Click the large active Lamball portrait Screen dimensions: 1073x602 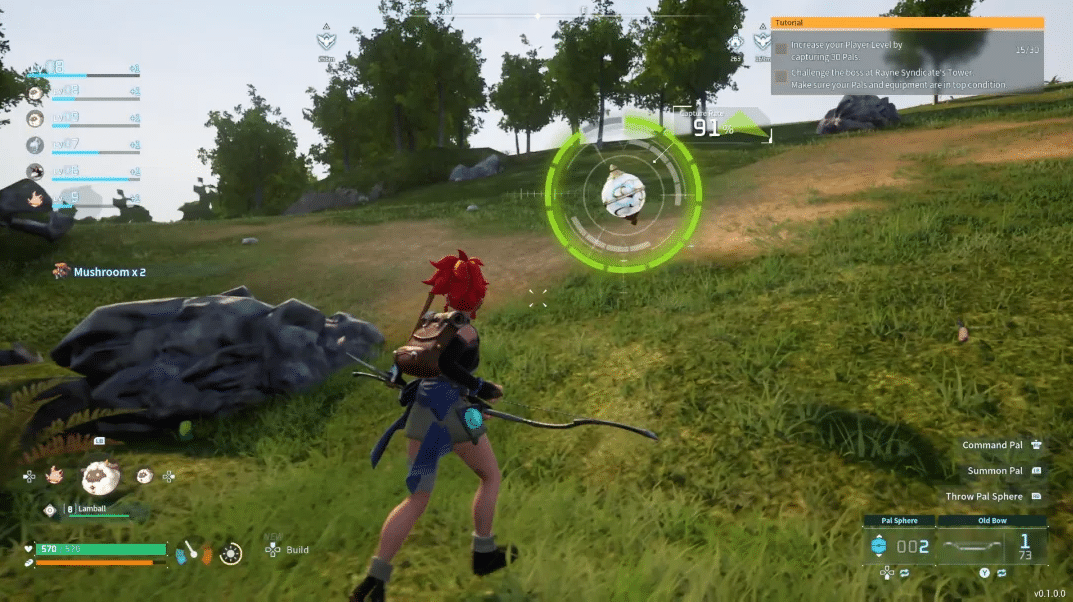click(x=101, y=478)
